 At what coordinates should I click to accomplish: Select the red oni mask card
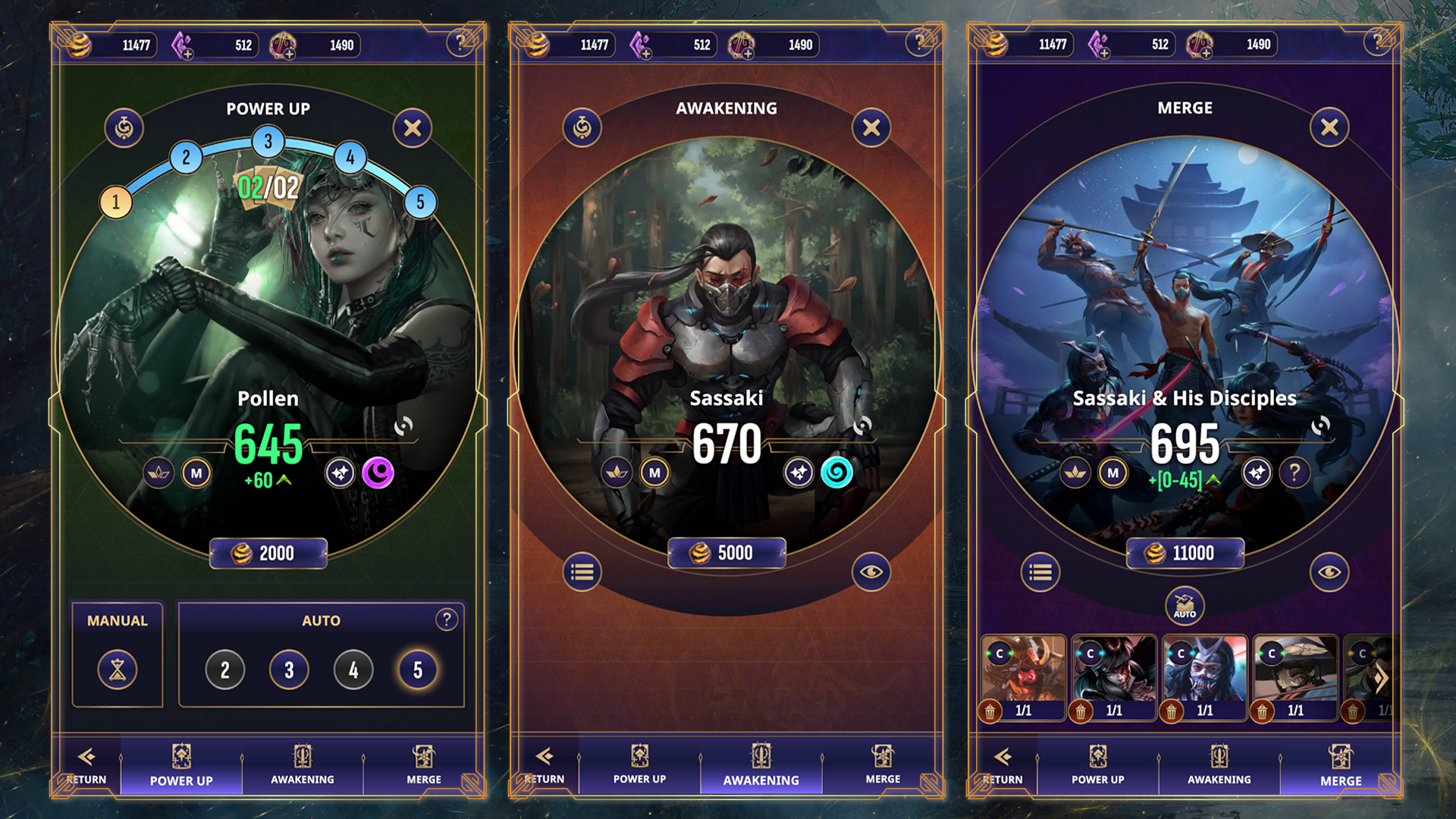pos(1023,670)
